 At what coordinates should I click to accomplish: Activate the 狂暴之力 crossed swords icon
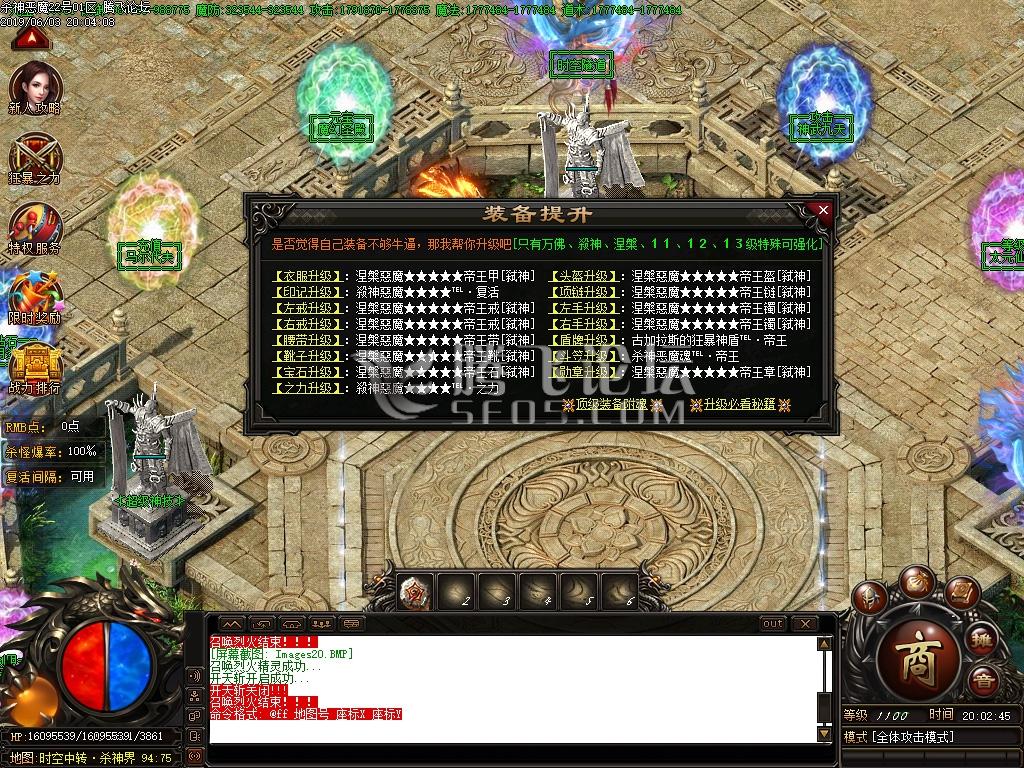point(36,158)
